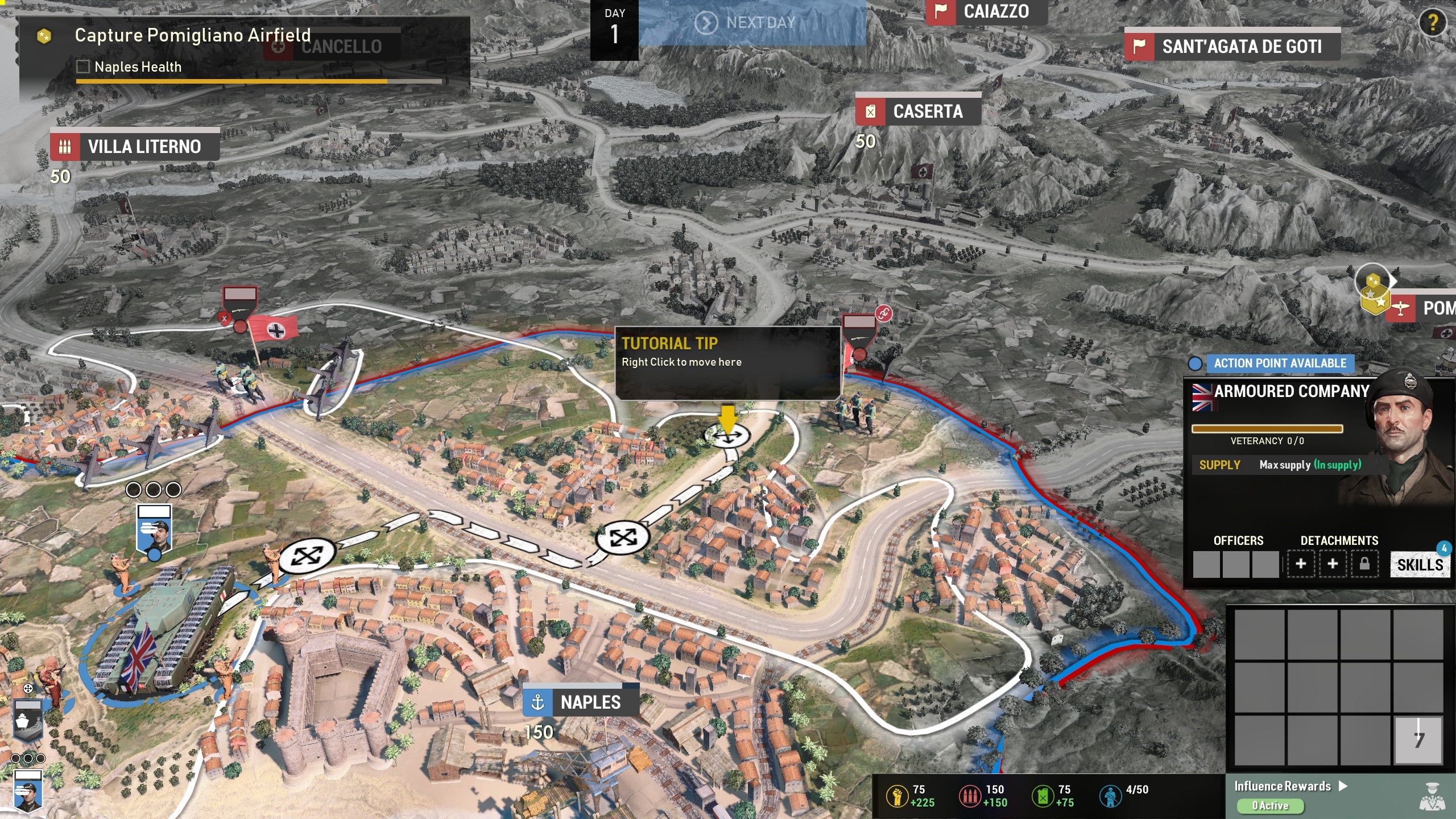Viewport: 1456px width, 819px height.
Task: Open the question mark help icon
Action: pos(1433,23)
